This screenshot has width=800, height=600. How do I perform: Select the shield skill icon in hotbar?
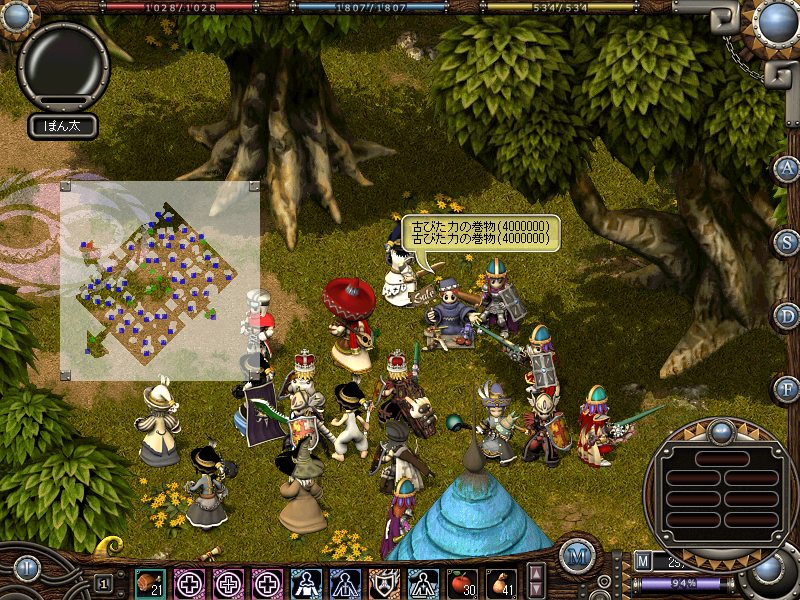pos(384,582)
